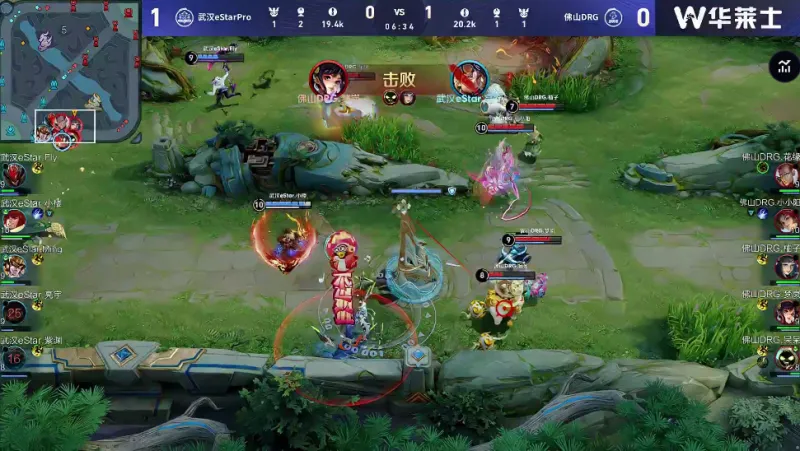Select eStar 亮宇's portrait showing 25
Viewport: 800px width, 451px height.
point(14,312)
